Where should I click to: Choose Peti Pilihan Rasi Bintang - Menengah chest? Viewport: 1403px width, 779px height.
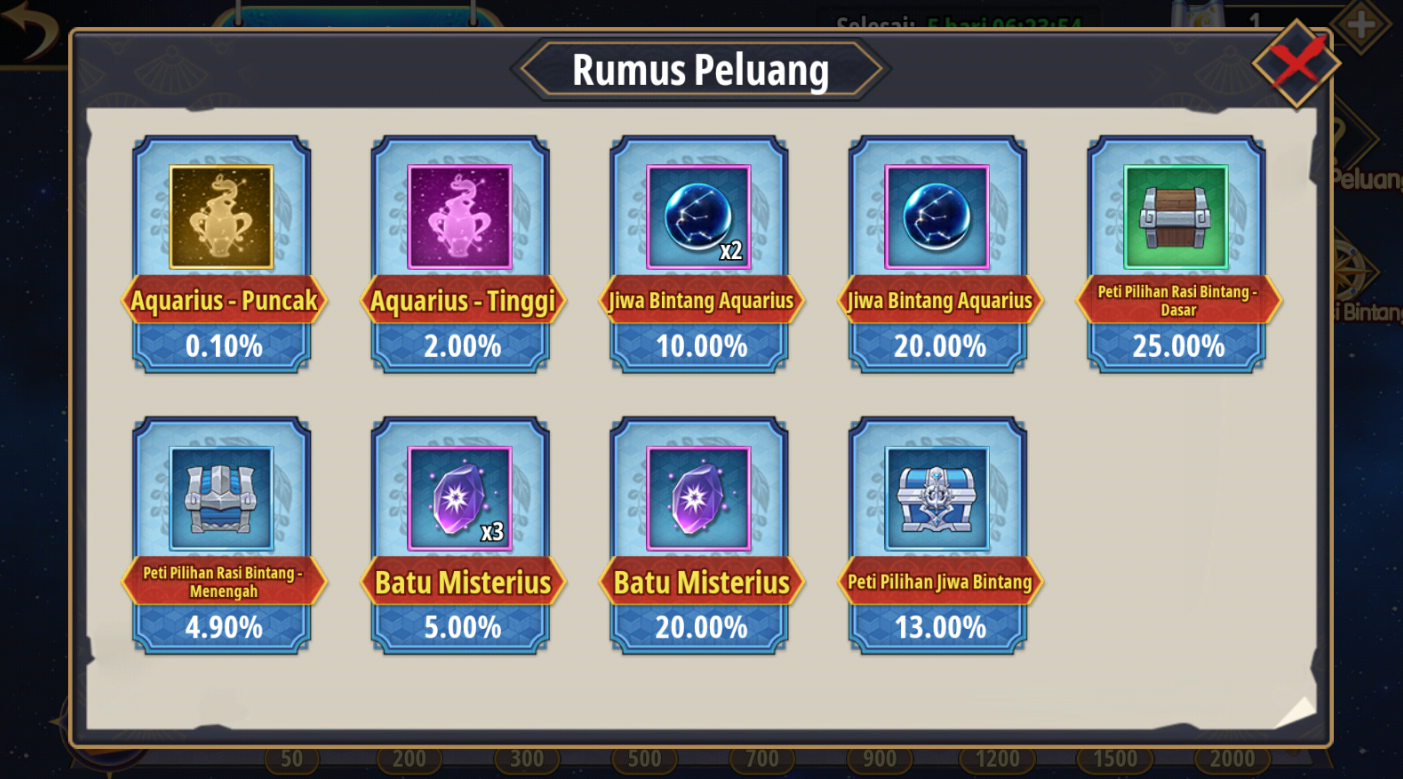[221, 498]
